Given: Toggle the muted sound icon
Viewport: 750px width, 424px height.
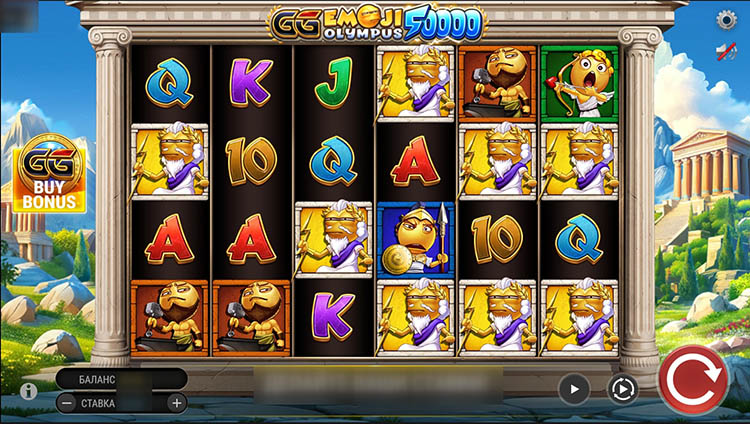Looking at the screenshot, I should (727, 52).
